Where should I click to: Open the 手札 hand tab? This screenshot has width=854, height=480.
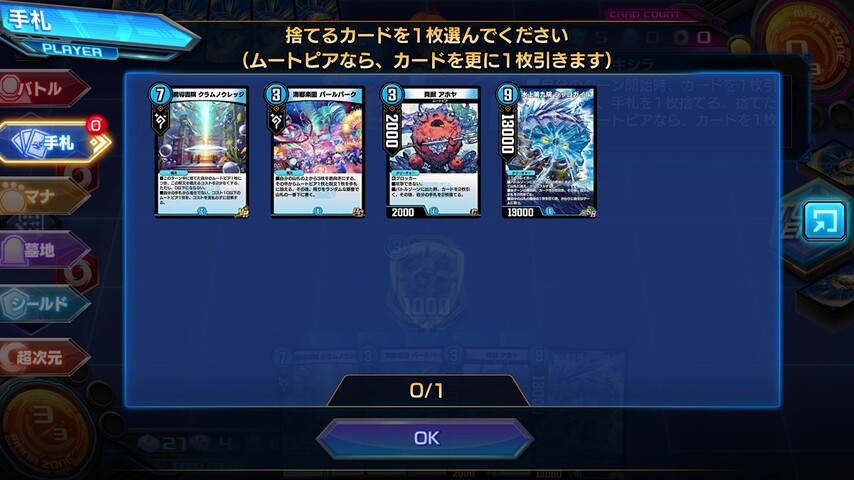point(52,142)
